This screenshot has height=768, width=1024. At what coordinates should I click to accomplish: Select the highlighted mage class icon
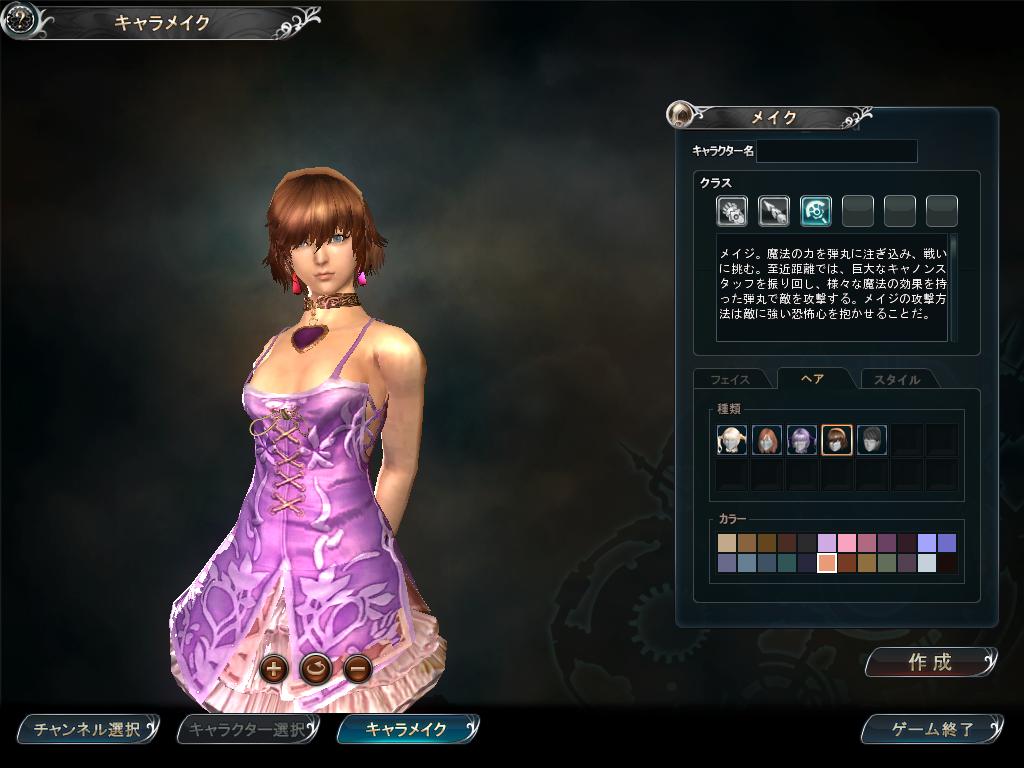[x=816, y=211]
